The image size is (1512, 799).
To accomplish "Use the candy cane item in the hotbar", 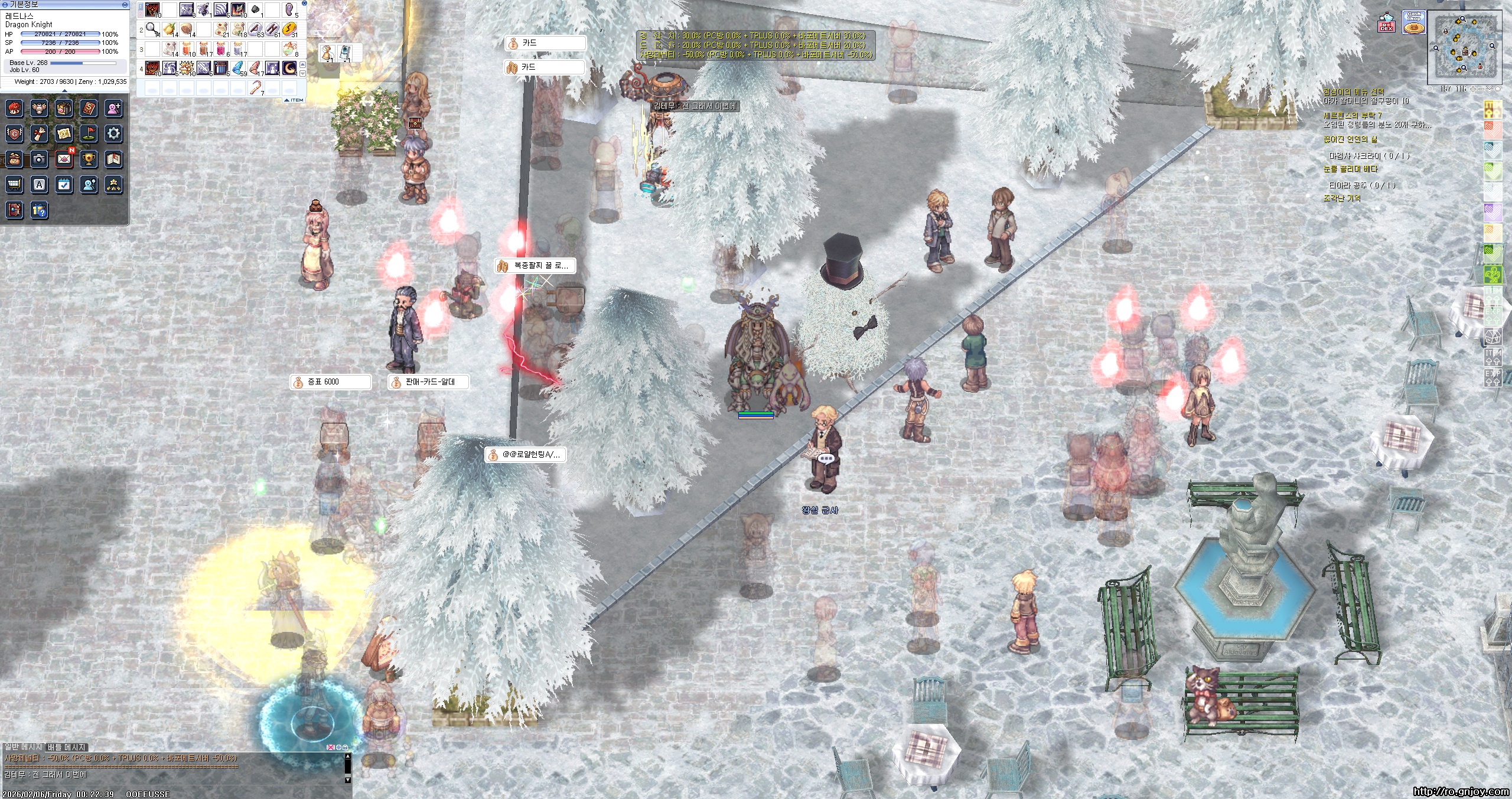I will coord(256,88).
